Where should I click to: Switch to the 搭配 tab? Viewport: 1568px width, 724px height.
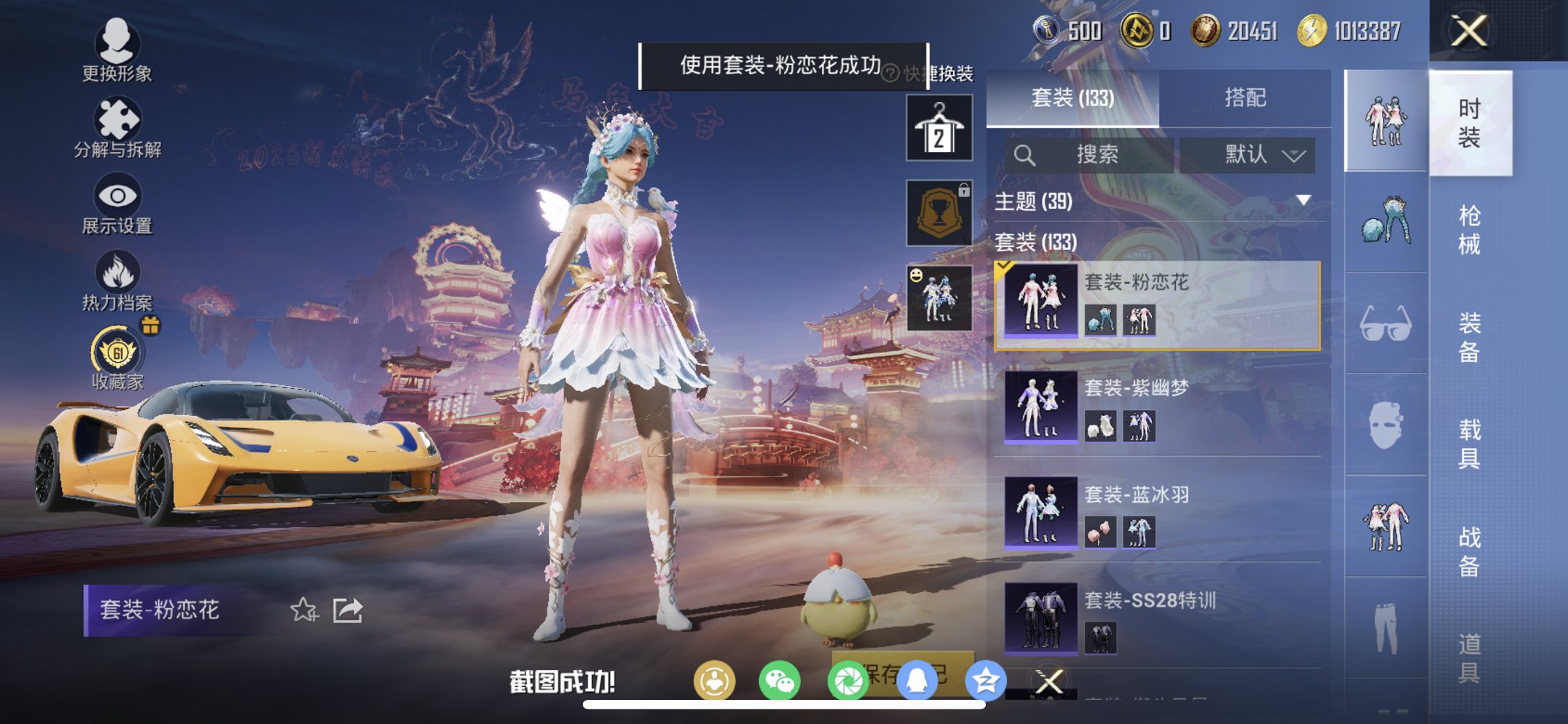point(1247,98)
